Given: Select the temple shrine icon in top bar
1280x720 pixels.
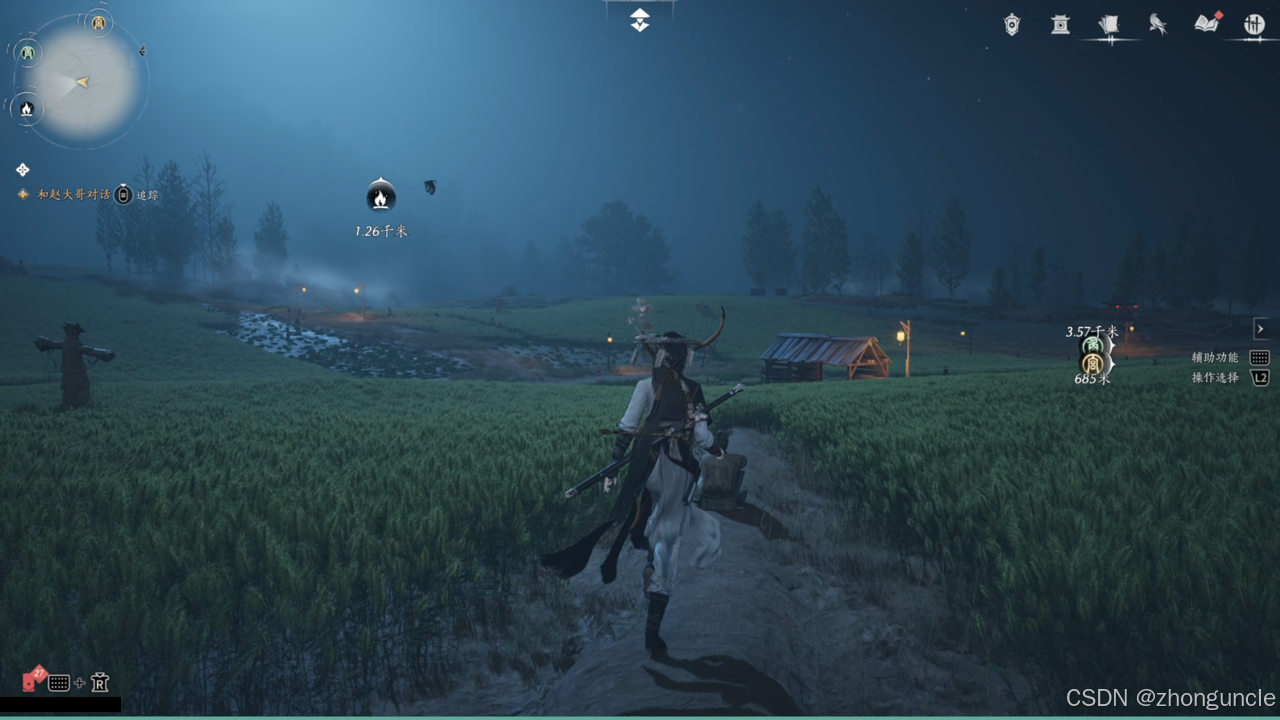Looking at the screenshot, I should coord(1059,25).
